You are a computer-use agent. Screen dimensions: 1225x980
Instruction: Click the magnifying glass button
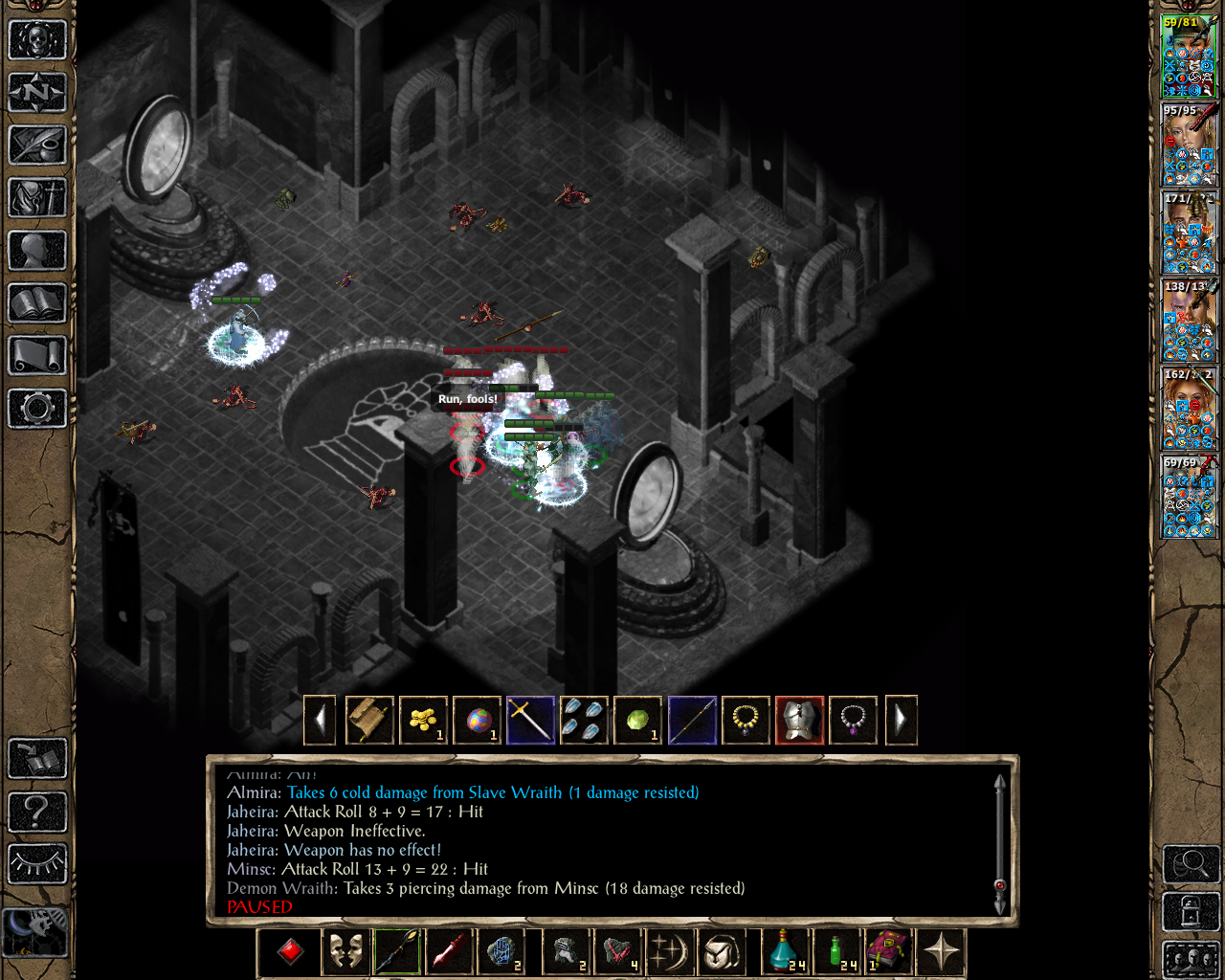[1191, 864]
